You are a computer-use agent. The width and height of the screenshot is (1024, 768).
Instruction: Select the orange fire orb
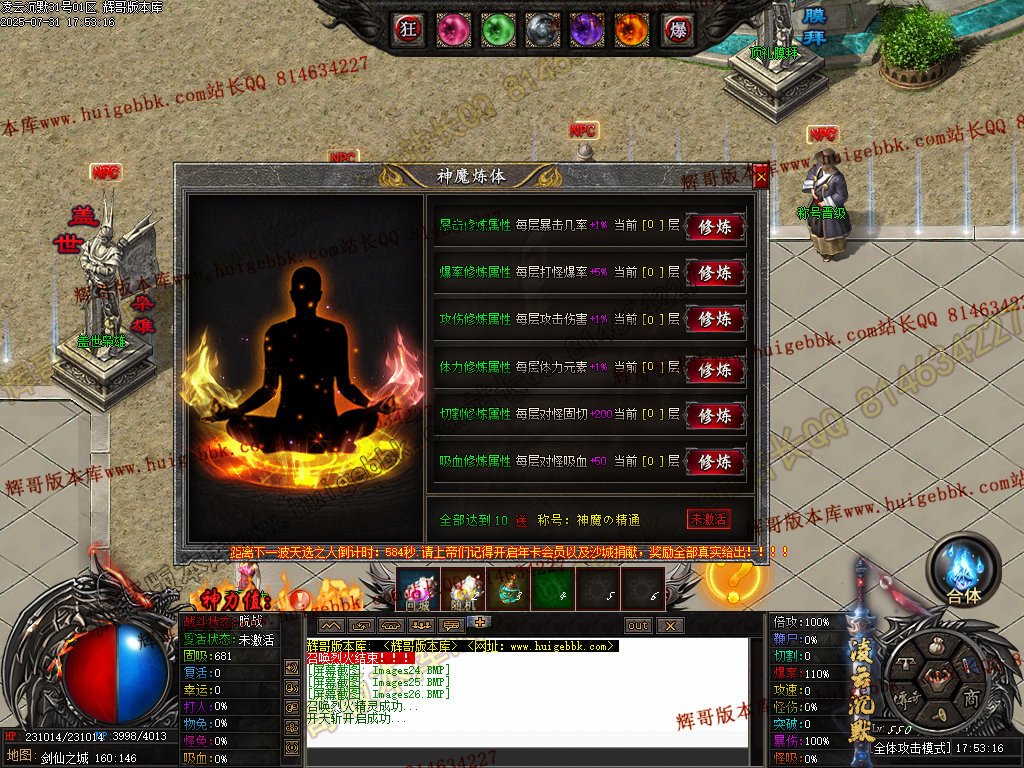click(631, 29)
